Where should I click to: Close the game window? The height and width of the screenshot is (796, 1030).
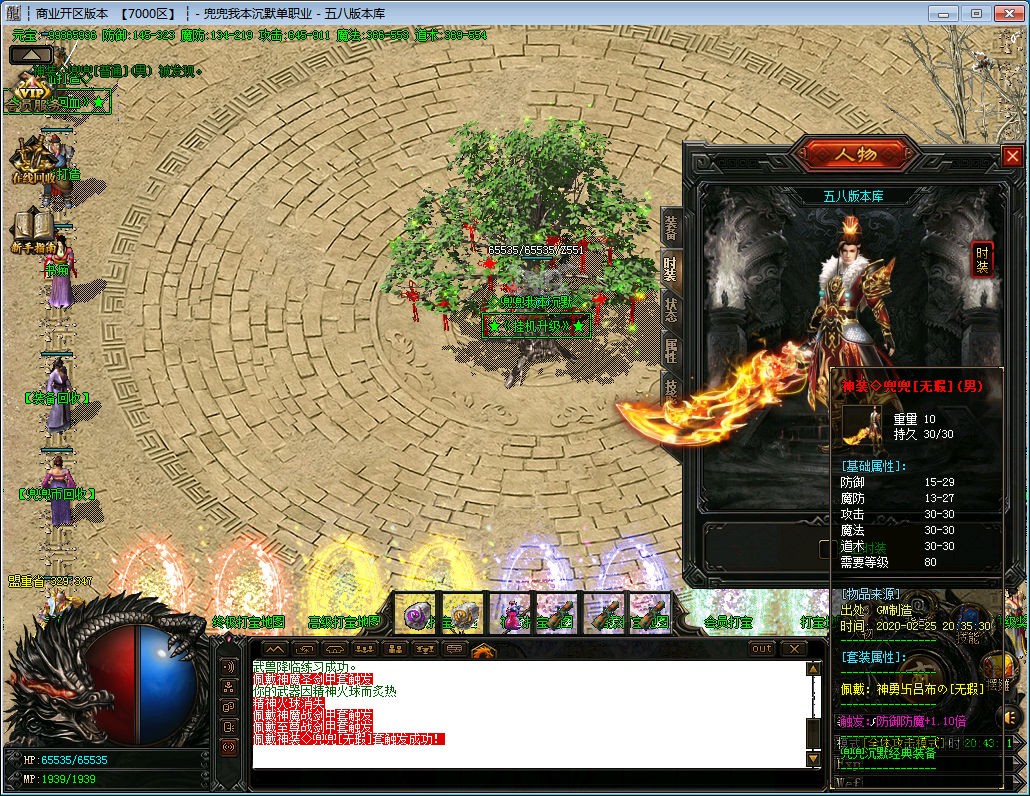click(1009, 13)
